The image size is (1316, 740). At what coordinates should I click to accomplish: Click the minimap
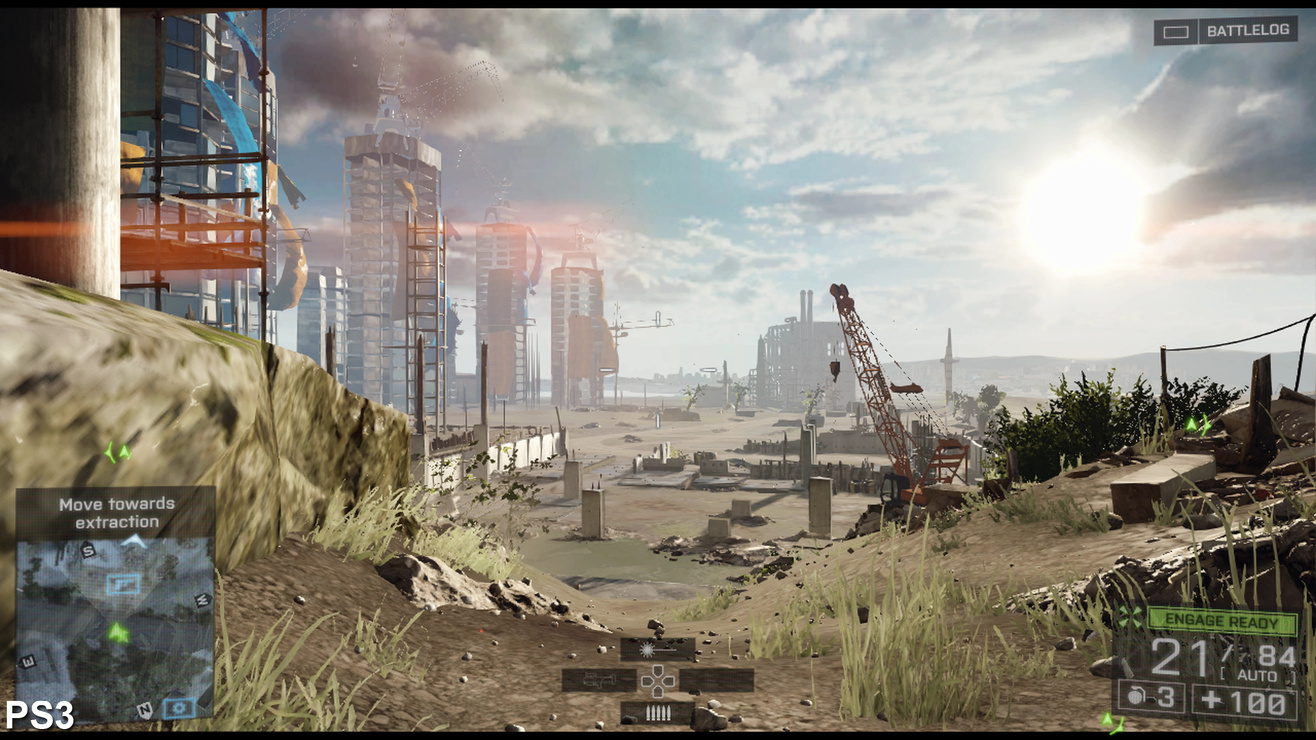pos(115,625)
